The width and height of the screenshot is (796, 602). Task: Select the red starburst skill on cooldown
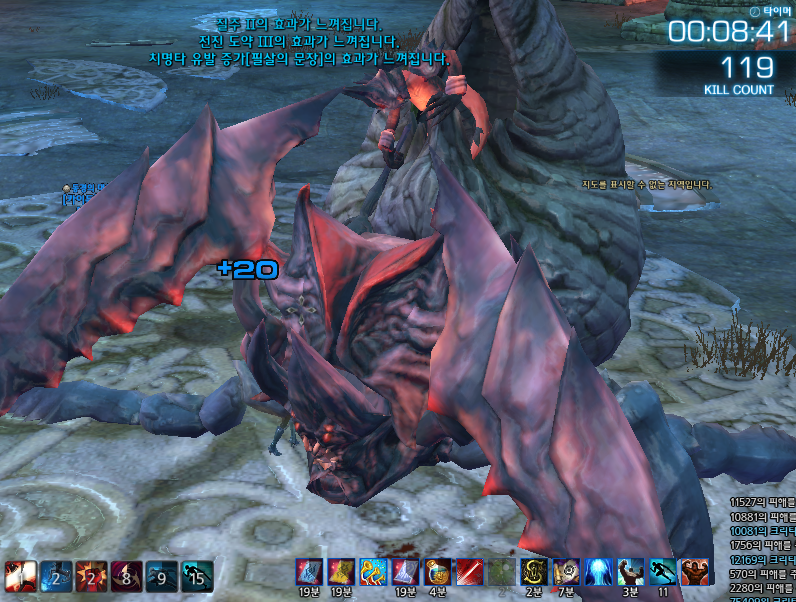coord(90,576)
